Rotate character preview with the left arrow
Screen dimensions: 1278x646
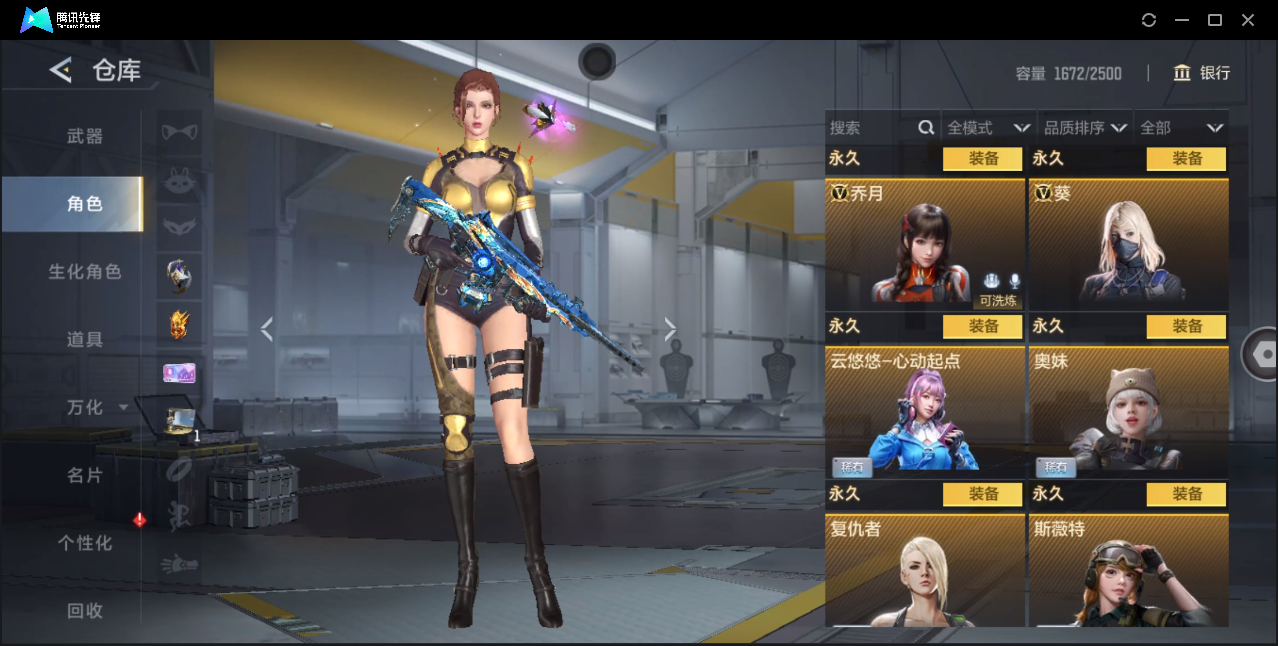(267, 329)
